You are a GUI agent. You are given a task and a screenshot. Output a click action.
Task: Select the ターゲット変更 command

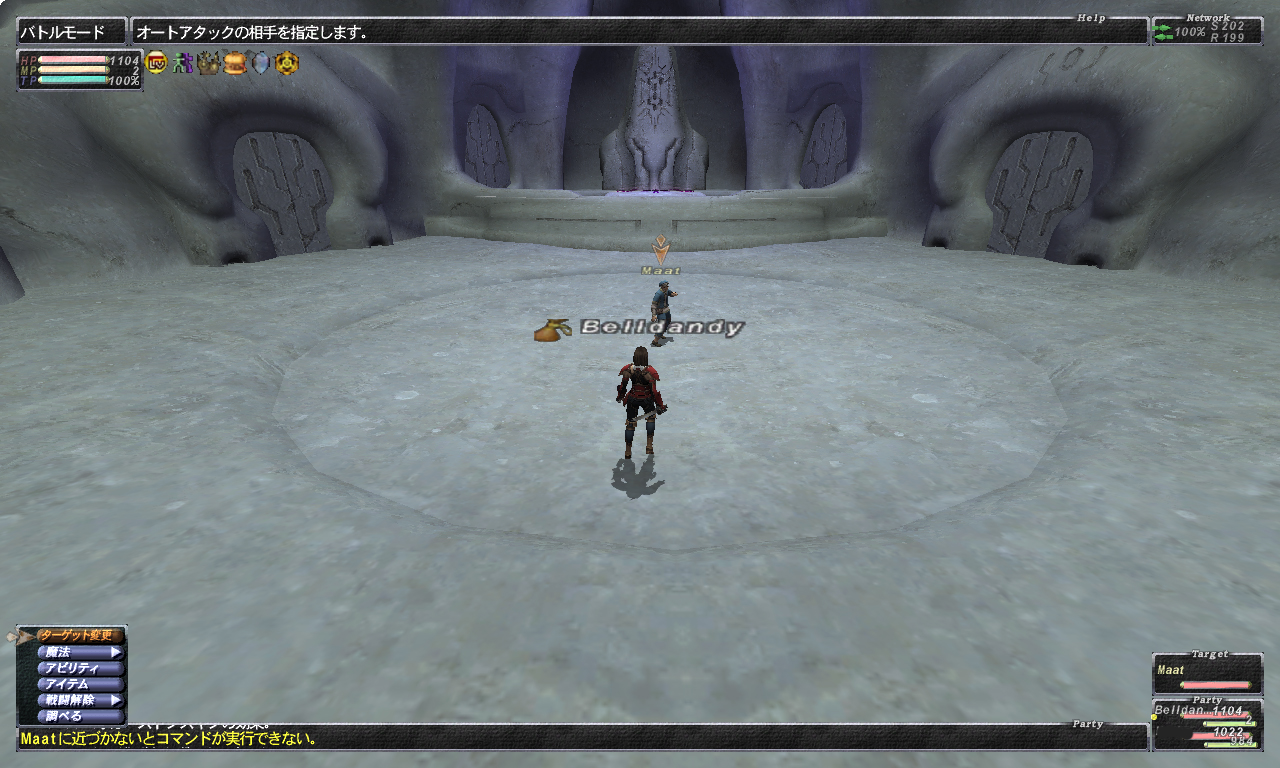[x=80, y=636]
